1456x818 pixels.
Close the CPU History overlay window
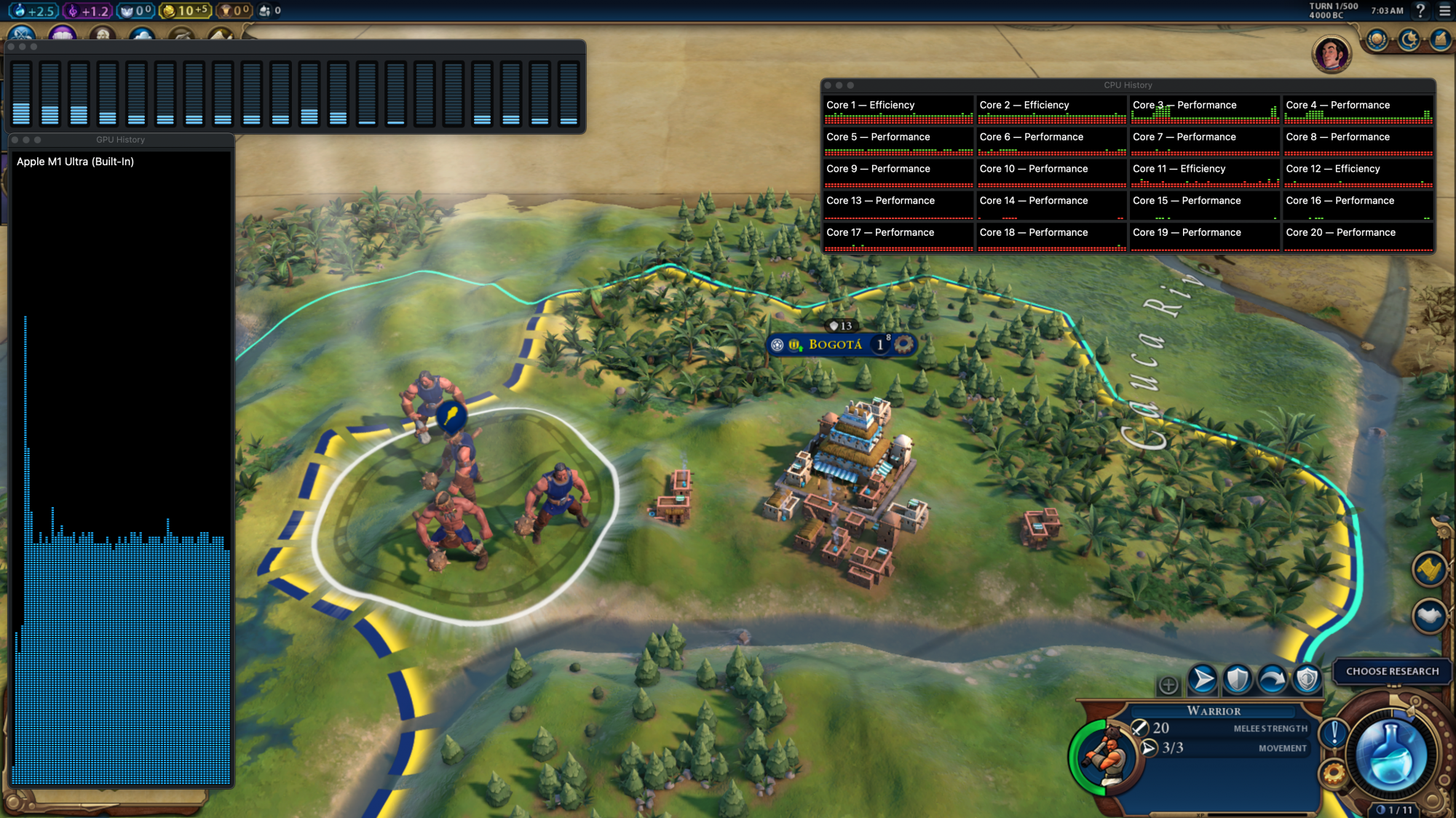828,85
